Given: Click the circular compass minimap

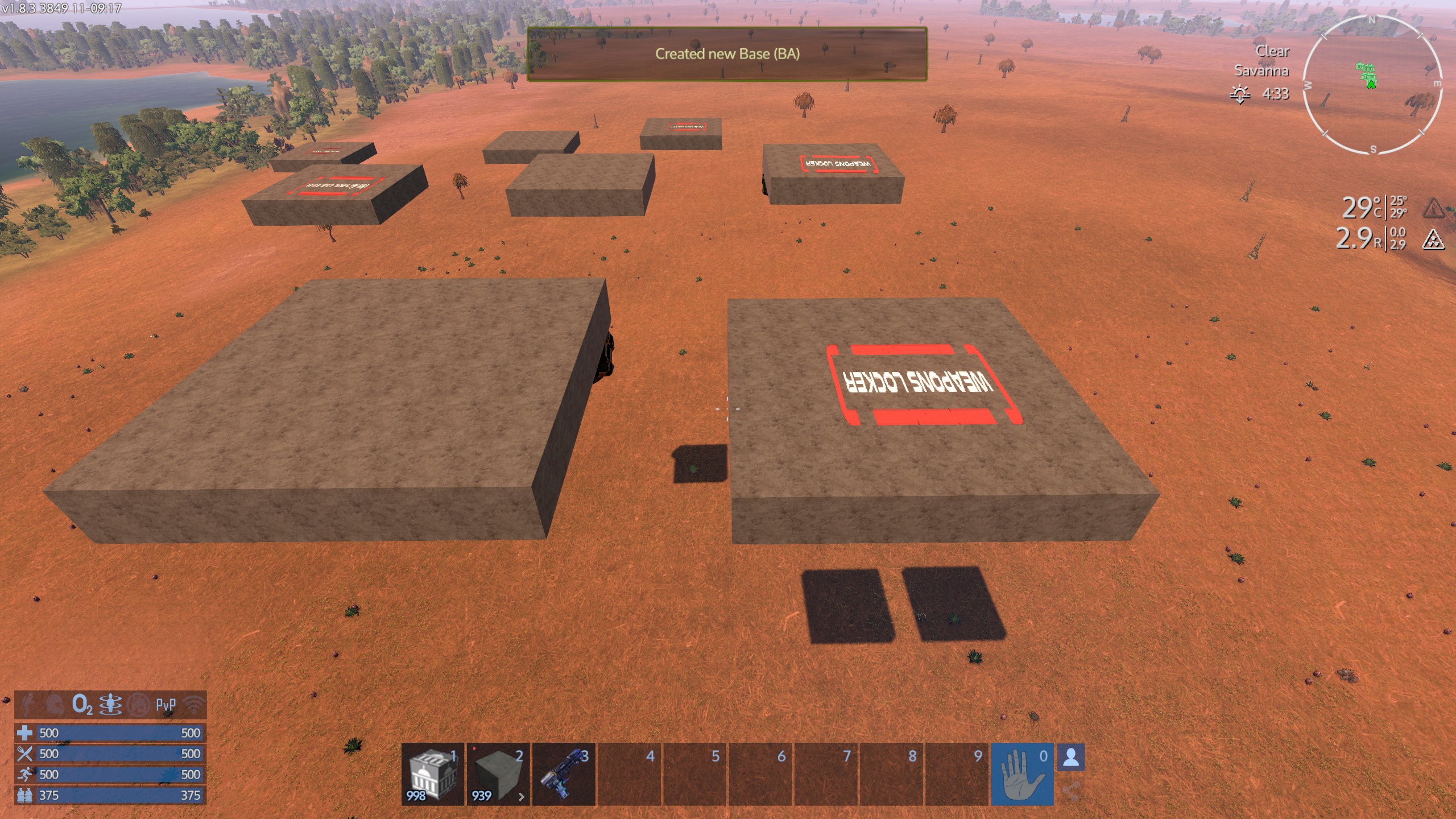Looking at the screenshot, I should (1371, 85).
